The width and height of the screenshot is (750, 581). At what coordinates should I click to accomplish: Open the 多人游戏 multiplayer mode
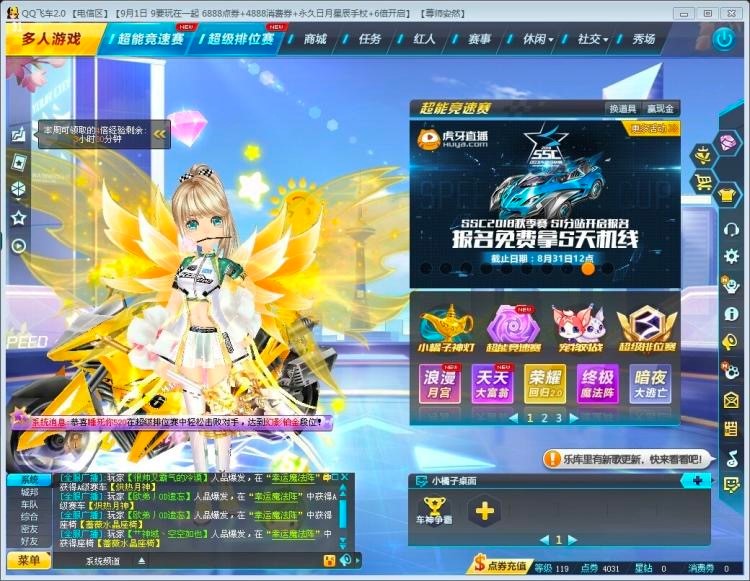pos(50,39)
